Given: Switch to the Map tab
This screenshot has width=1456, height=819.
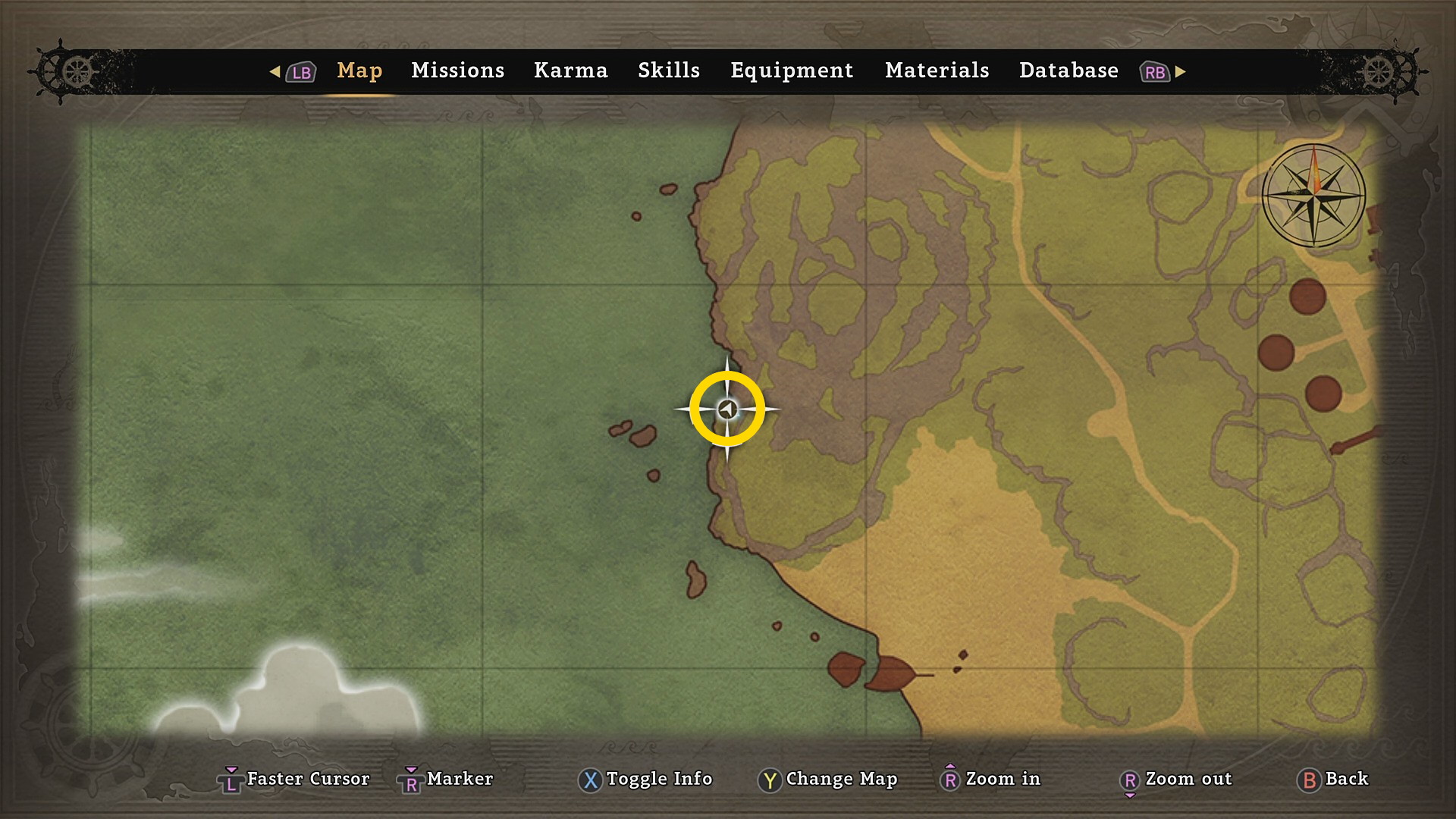Looking at the screenshot, I should (359, 71).
